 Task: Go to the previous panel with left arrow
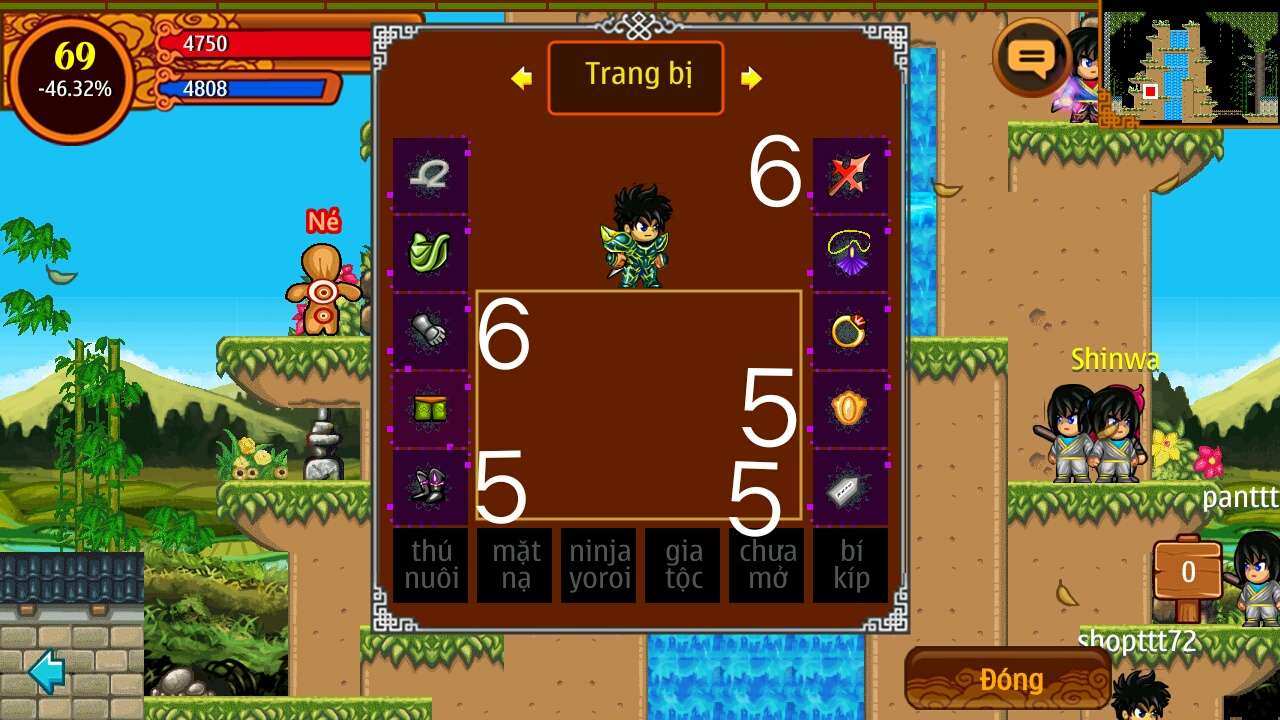coord(521,78)
